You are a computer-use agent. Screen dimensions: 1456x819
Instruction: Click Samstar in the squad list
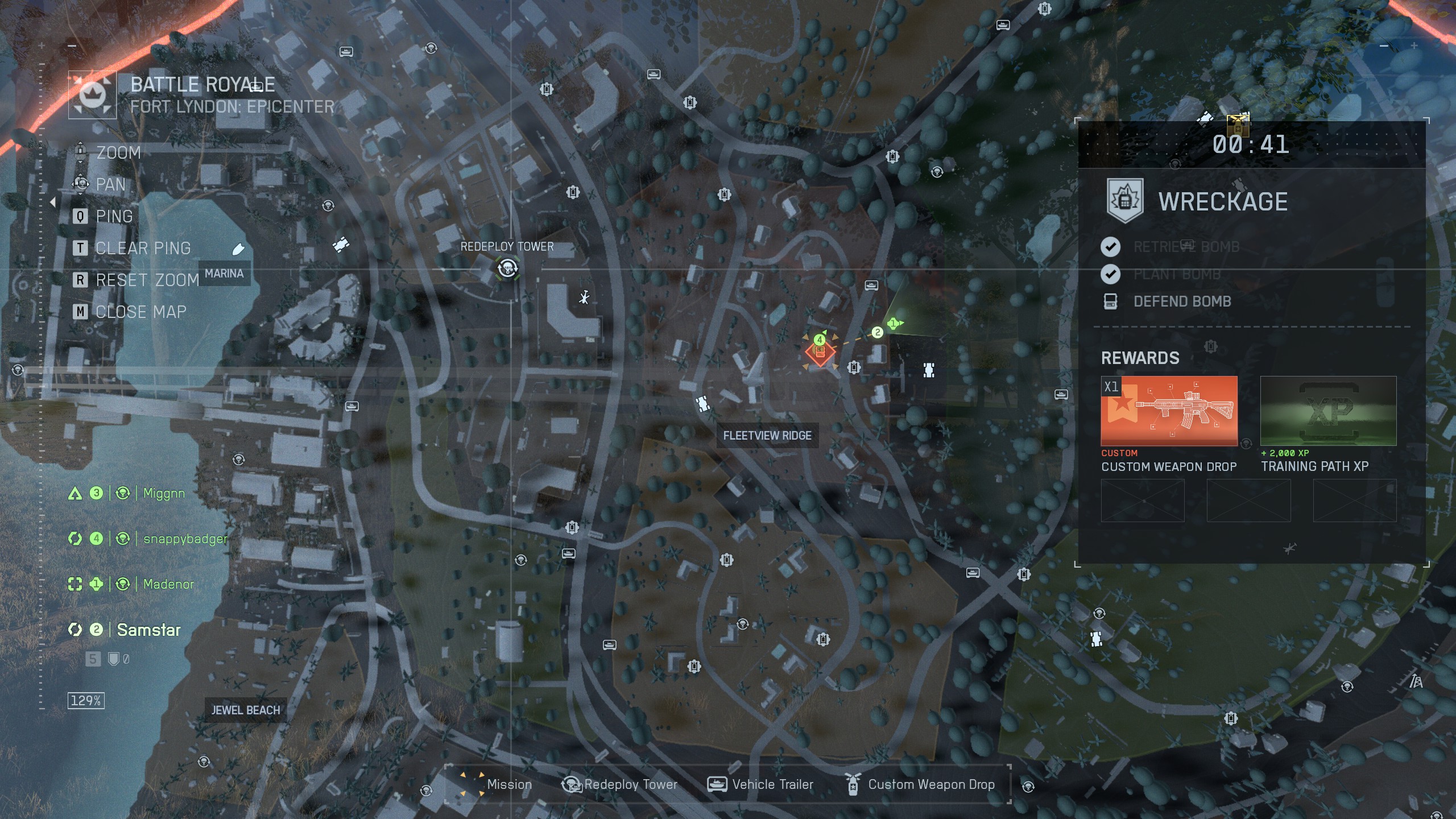tap(148, 630)
